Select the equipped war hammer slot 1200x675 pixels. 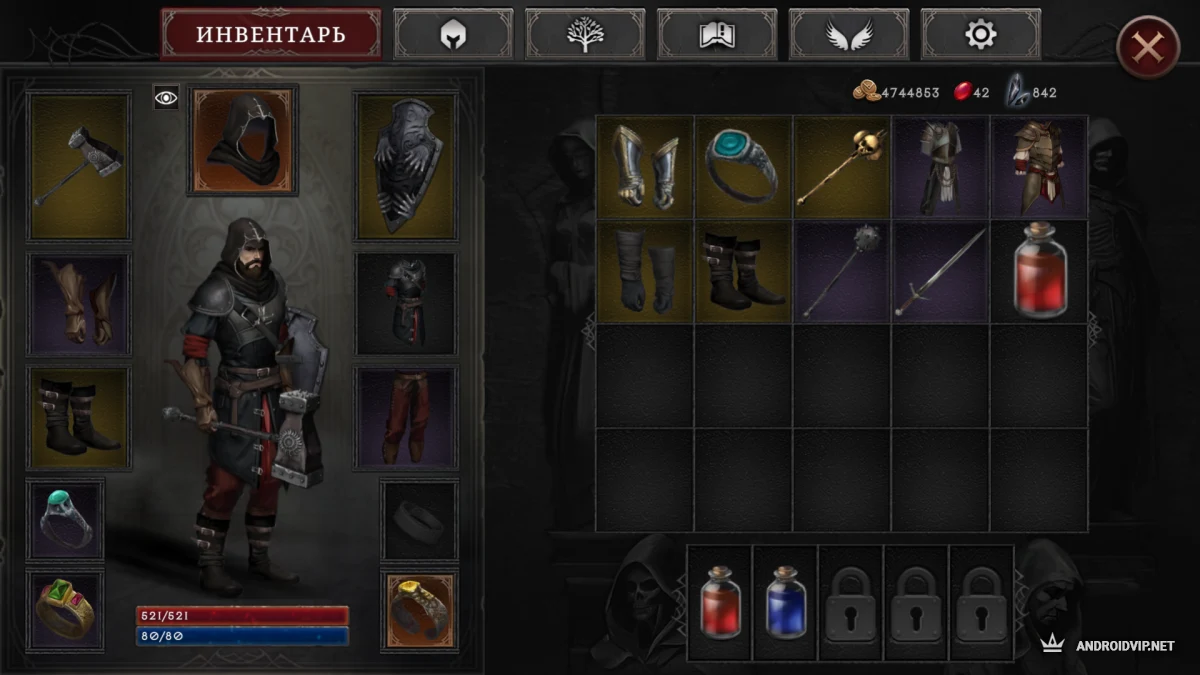(x=79, y=166)
